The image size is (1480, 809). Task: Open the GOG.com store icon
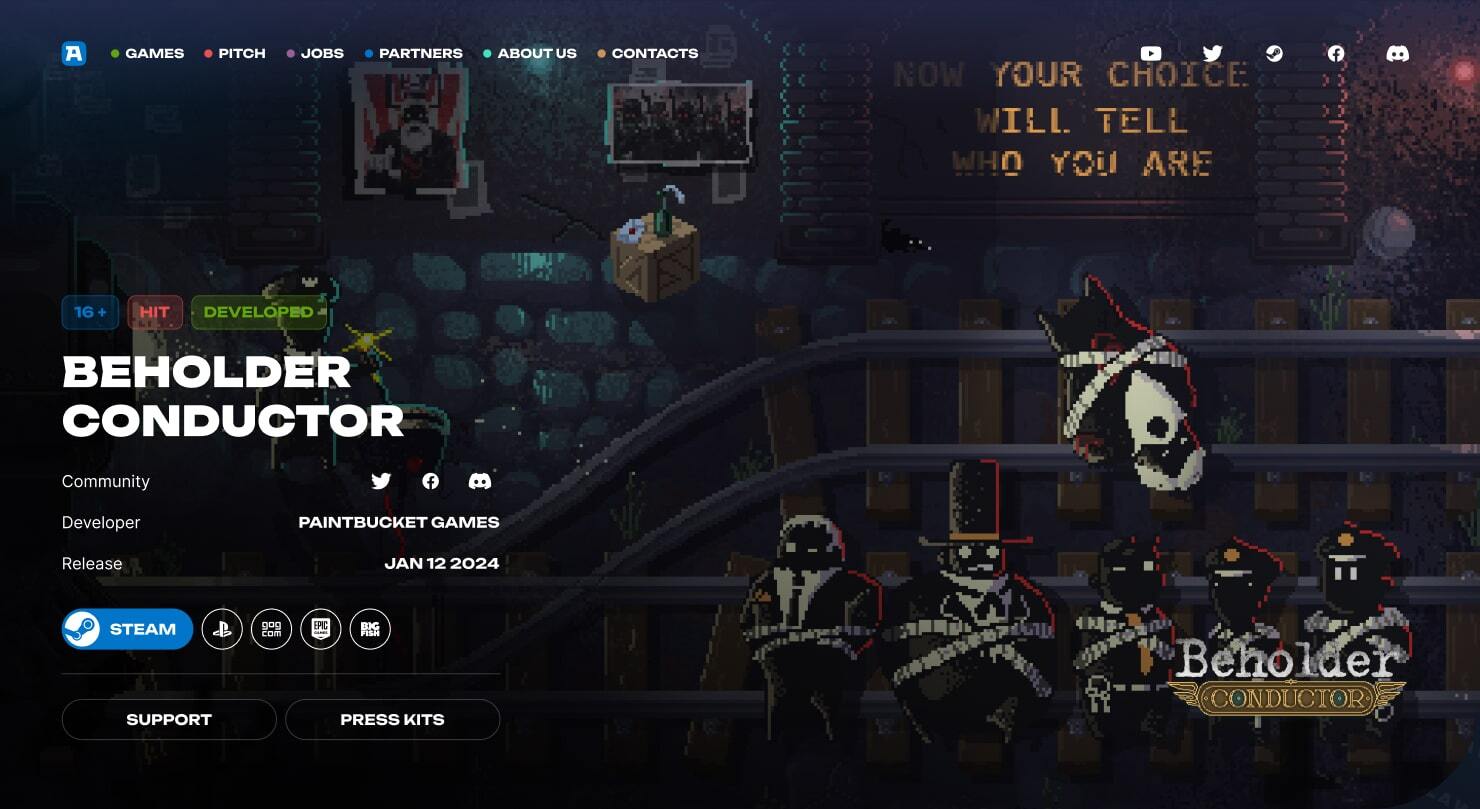tap(271, 629)
